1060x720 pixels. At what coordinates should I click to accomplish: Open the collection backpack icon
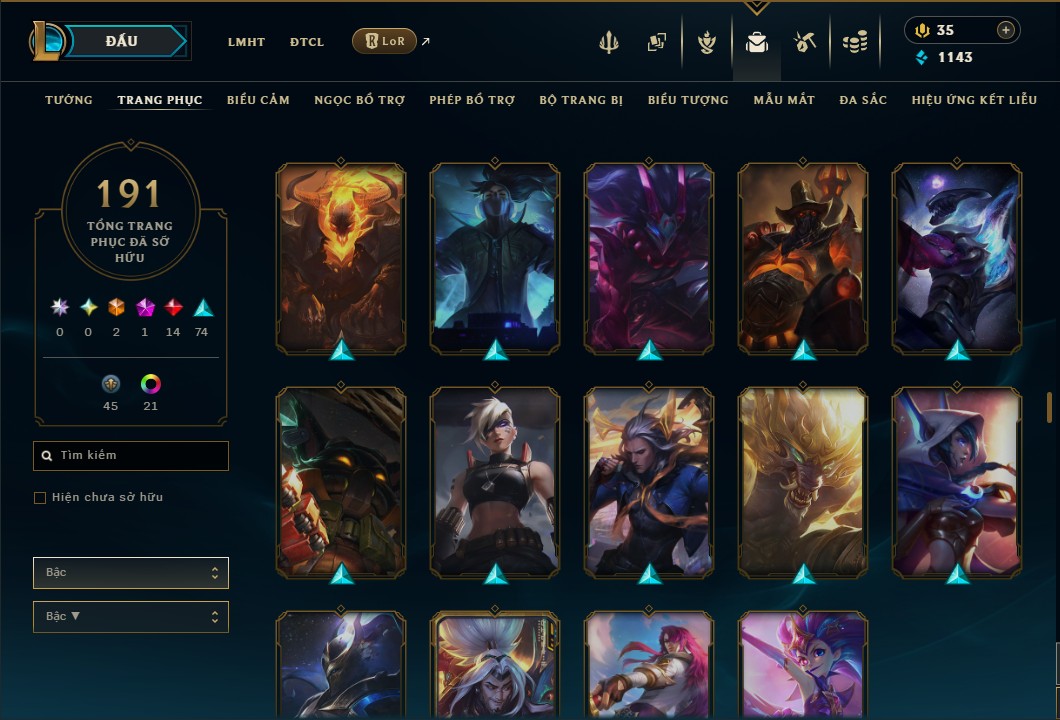click(x=757, y=42)
